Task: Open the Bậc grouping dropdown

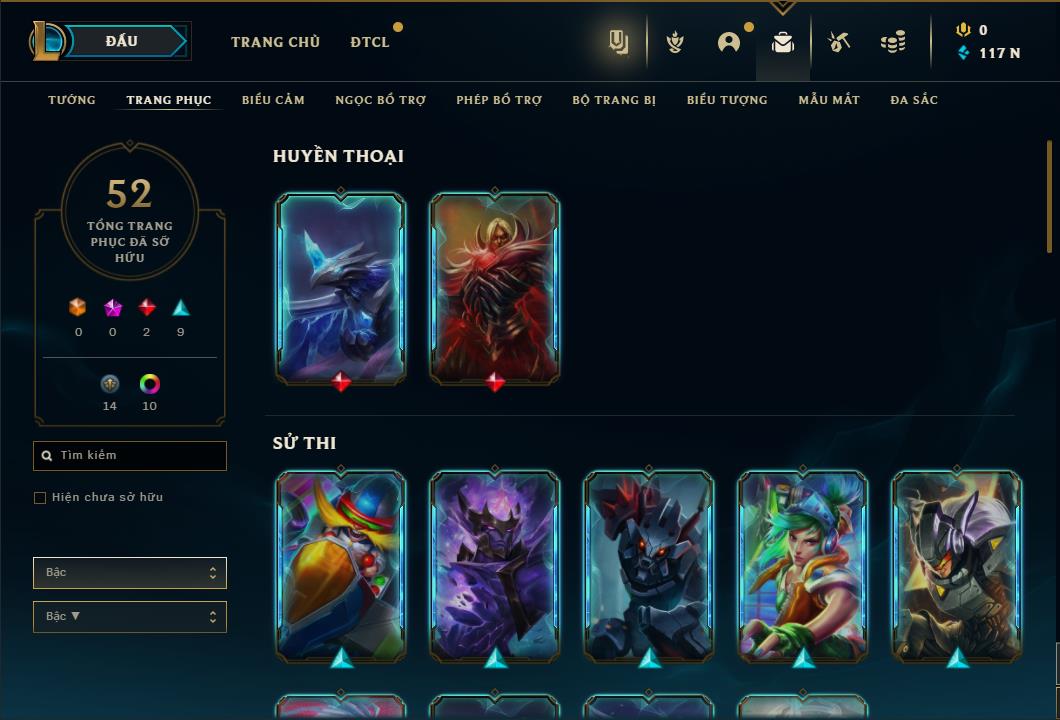Action: point(130,573)
